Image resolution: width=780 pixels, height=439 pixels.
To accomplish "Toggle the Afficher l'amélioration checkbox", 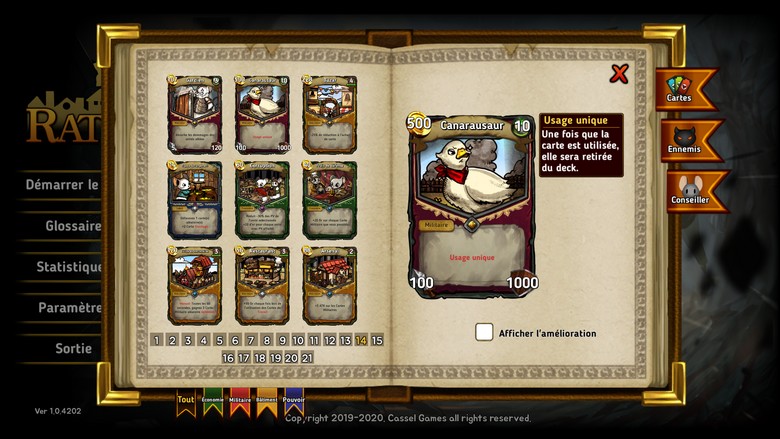I will pyautogui.click(x=484, y=332).
